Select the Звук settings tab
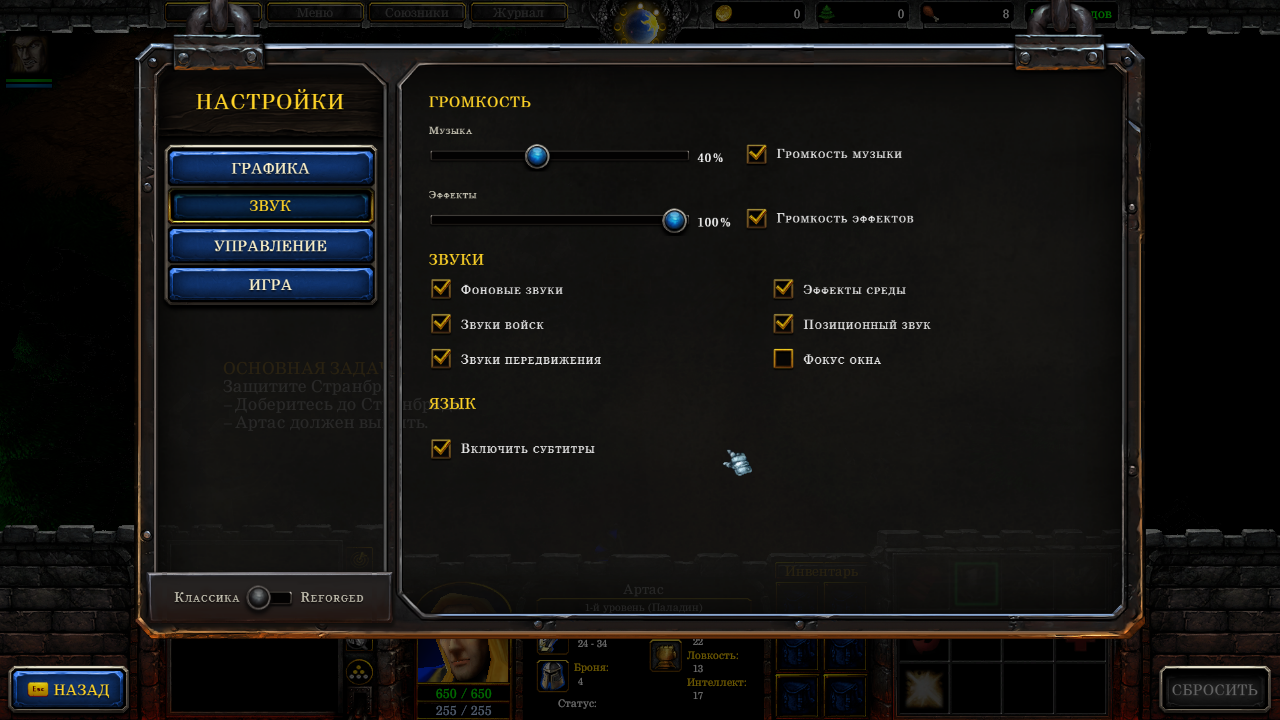 [270, 206]
